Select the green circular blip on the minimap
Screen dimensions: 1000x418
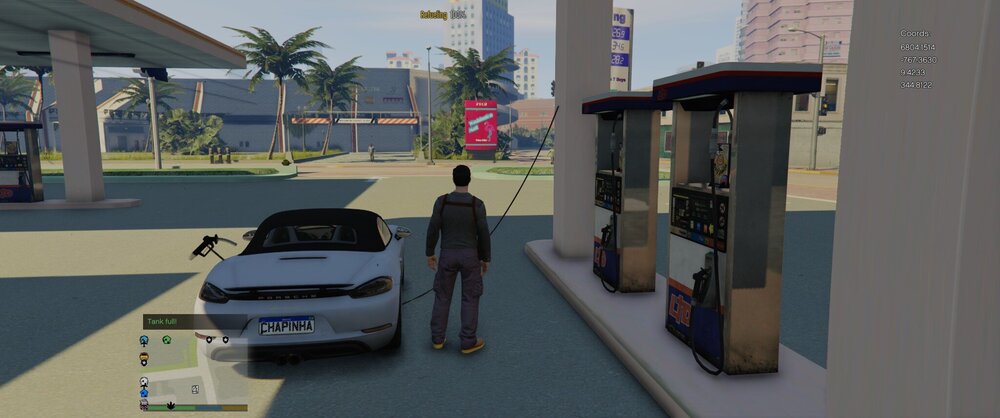pyautogui.click(x=167, y=340)
